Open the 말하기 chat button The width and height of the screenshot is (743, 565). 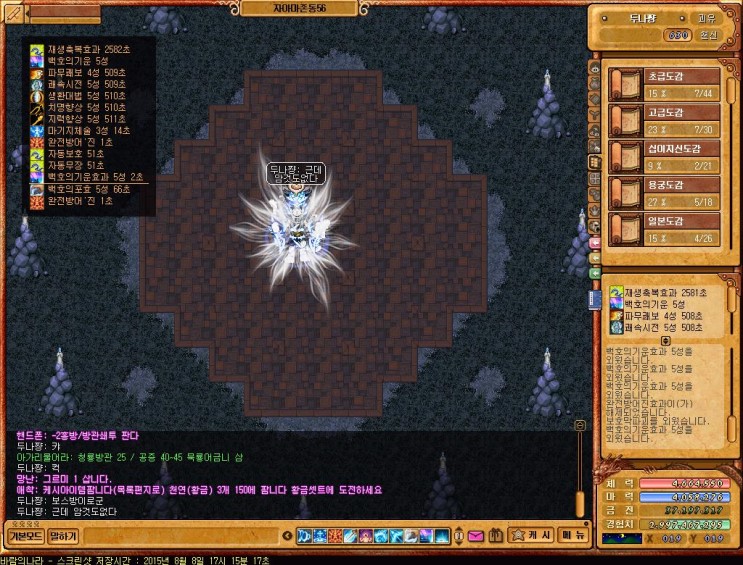pos(63,536)
